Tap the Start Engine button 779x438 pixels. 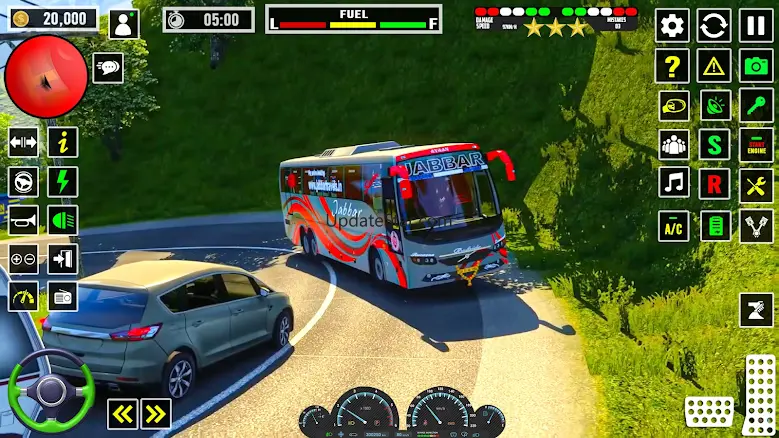757,145
